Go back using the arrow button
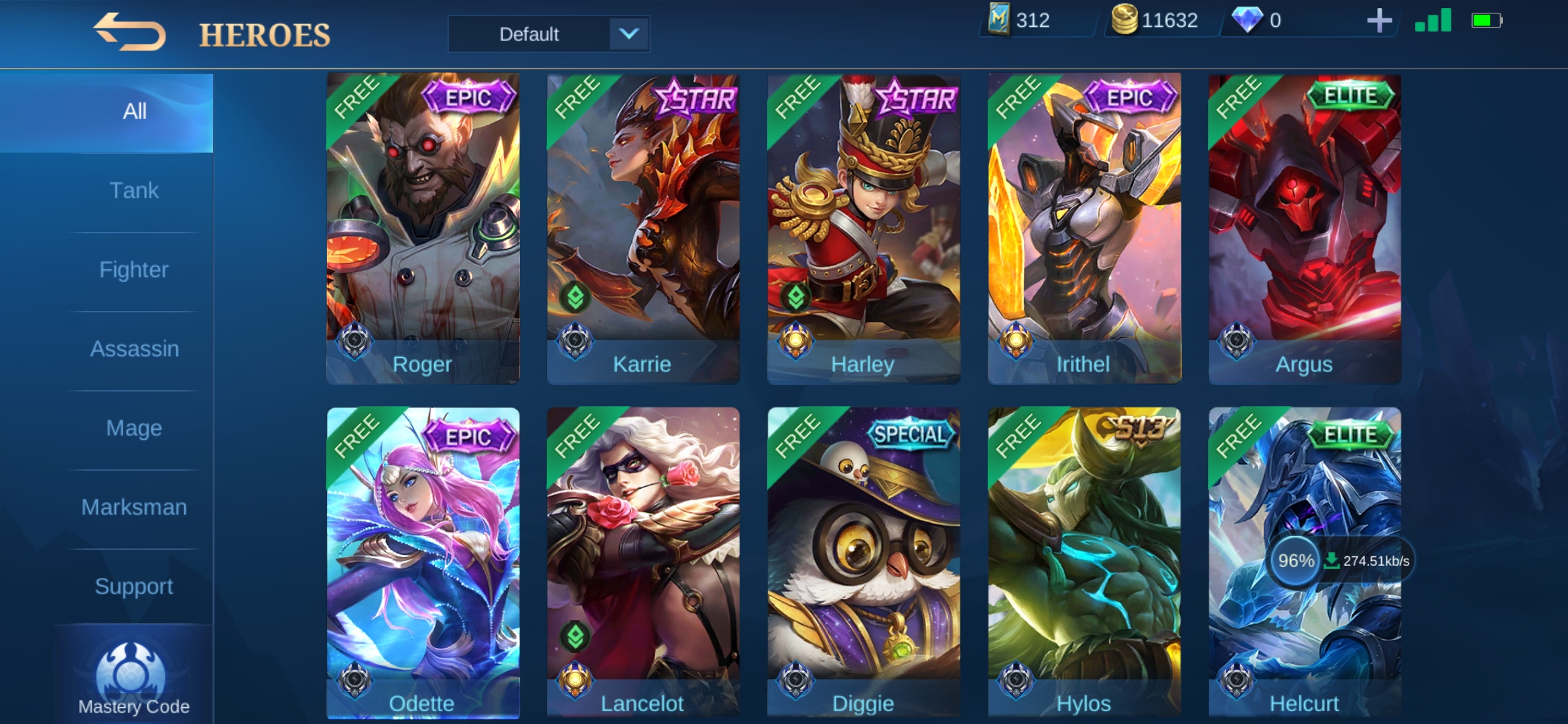The image size is (1568, 724). click(x=129, y=32)
